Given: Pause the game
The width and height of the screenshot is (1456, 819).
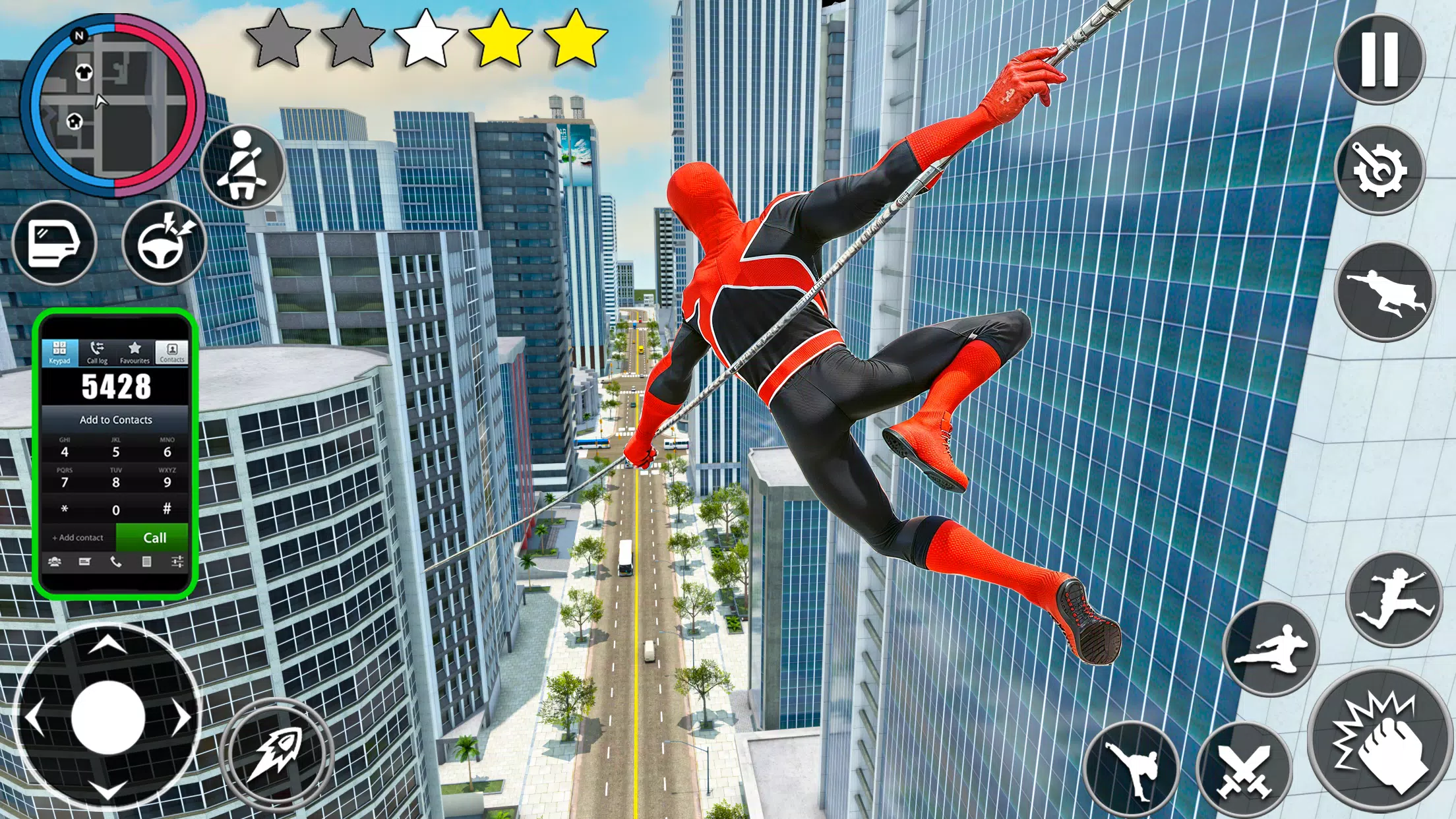Looking at the screenshot, I should [1381, 59].
